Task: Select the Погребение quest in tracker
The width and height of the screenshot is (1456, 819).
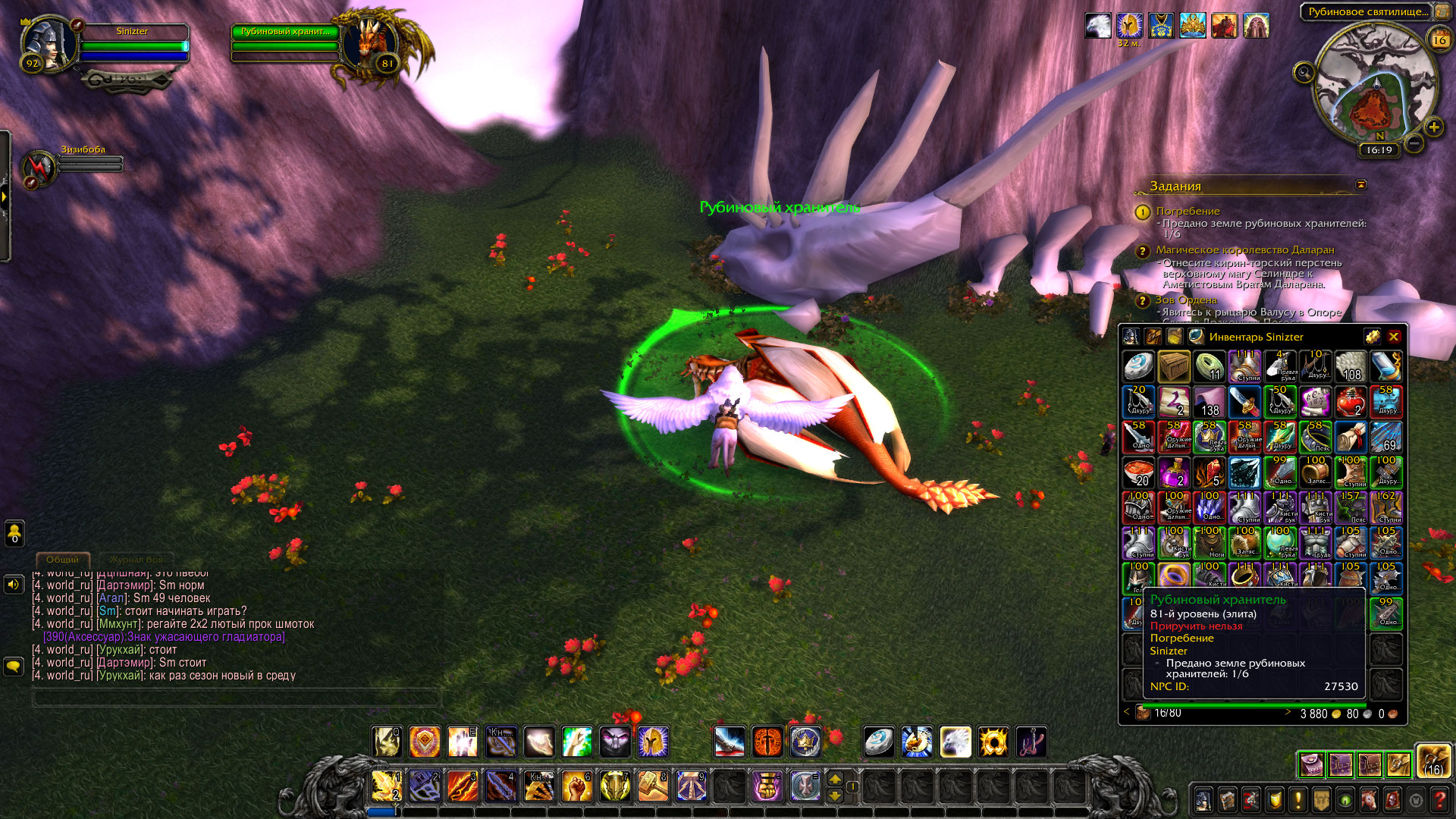Action: [1188, 211]
